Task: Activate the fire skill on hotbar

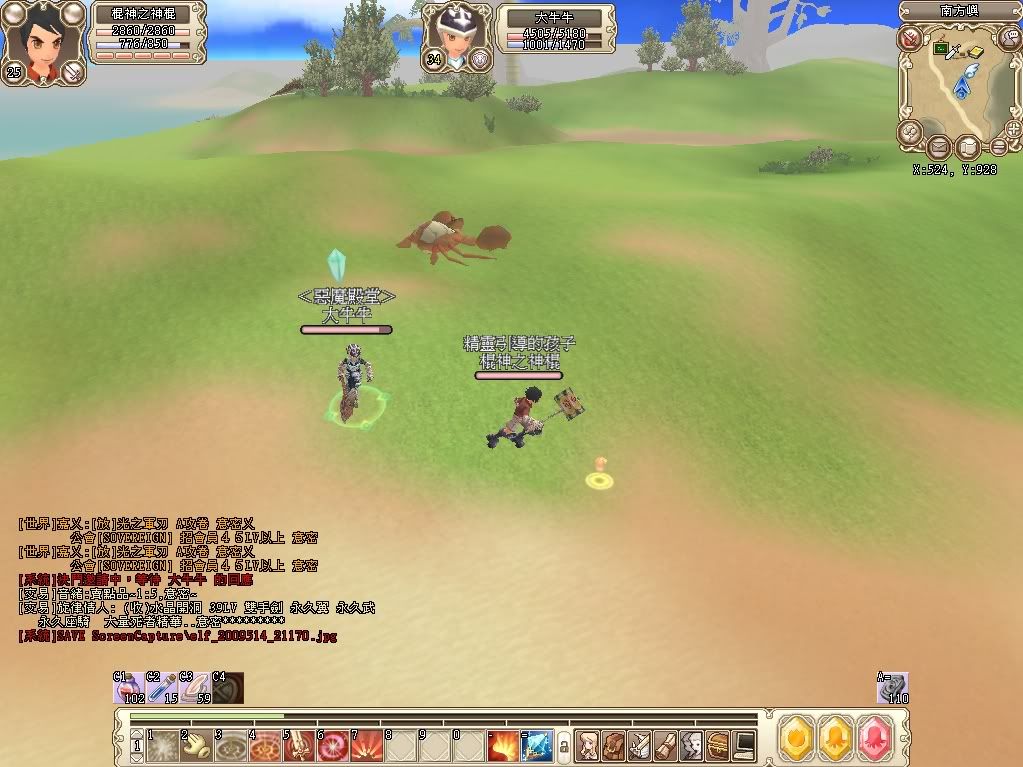Action: (x=504, y=746)
